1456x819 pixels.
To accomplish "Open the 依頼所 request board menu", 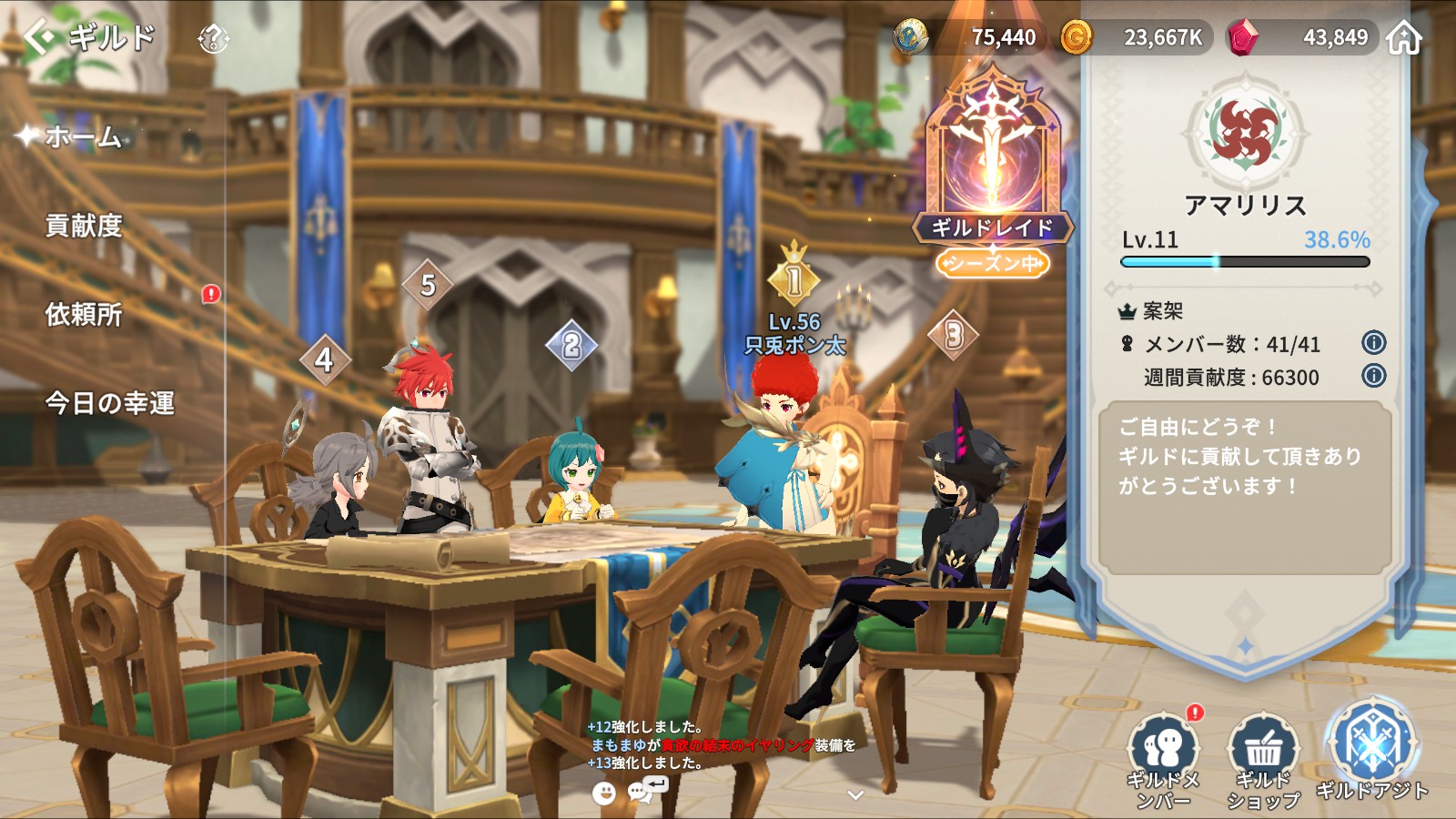I will click(x=84, y=315).
